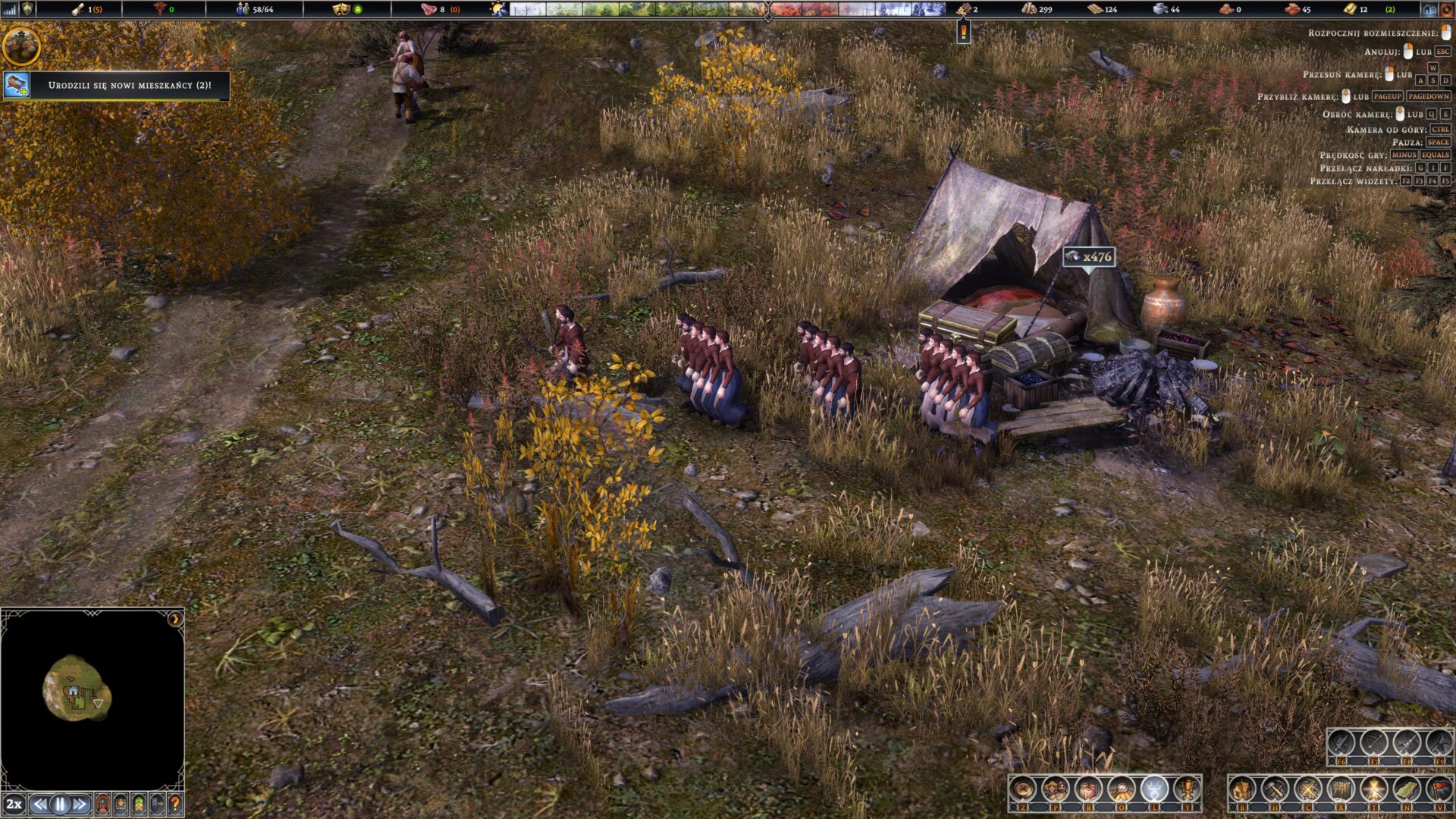Open the technology tree icon

pyautogui.click(x=1153, y=790)
